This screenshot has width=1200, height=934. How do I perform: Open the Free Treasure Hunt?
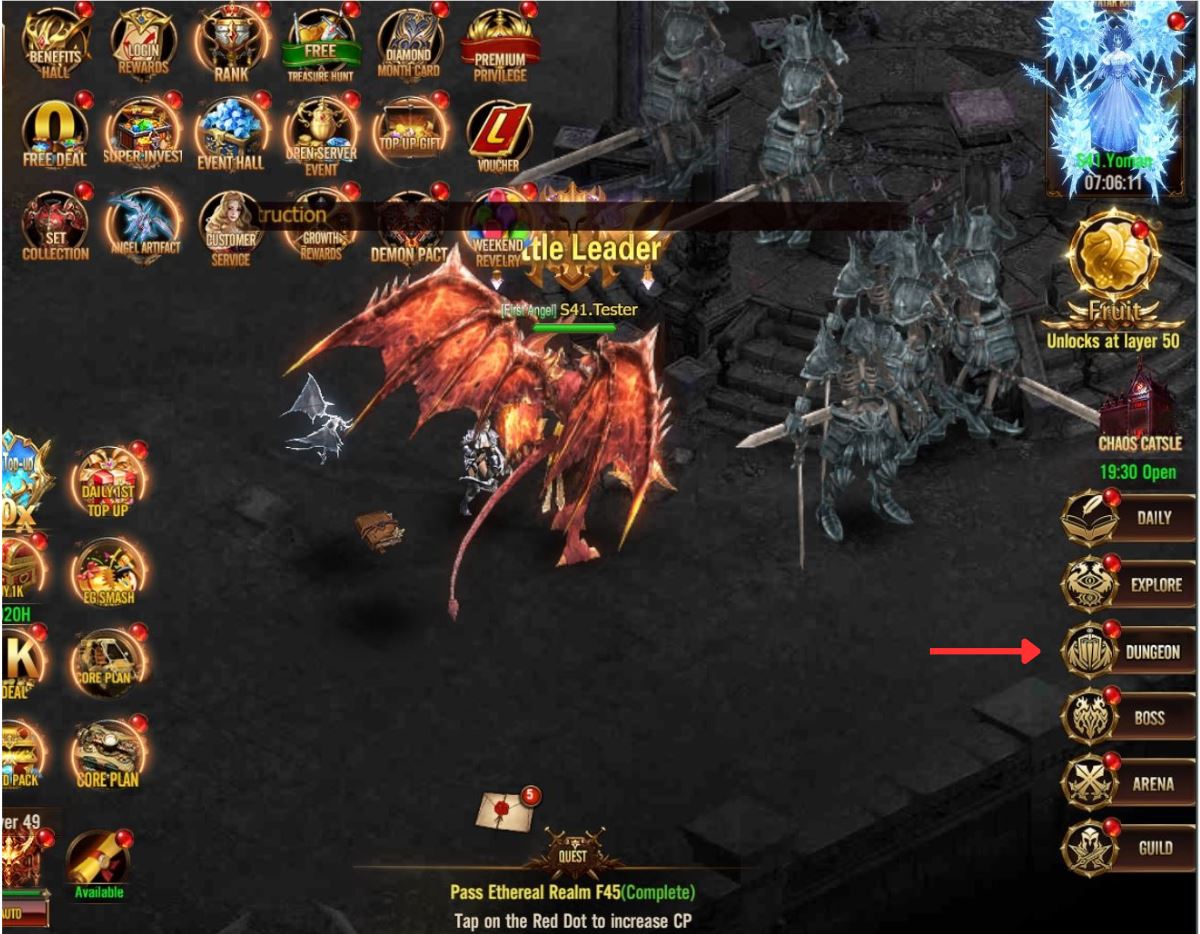coord(320,45)
